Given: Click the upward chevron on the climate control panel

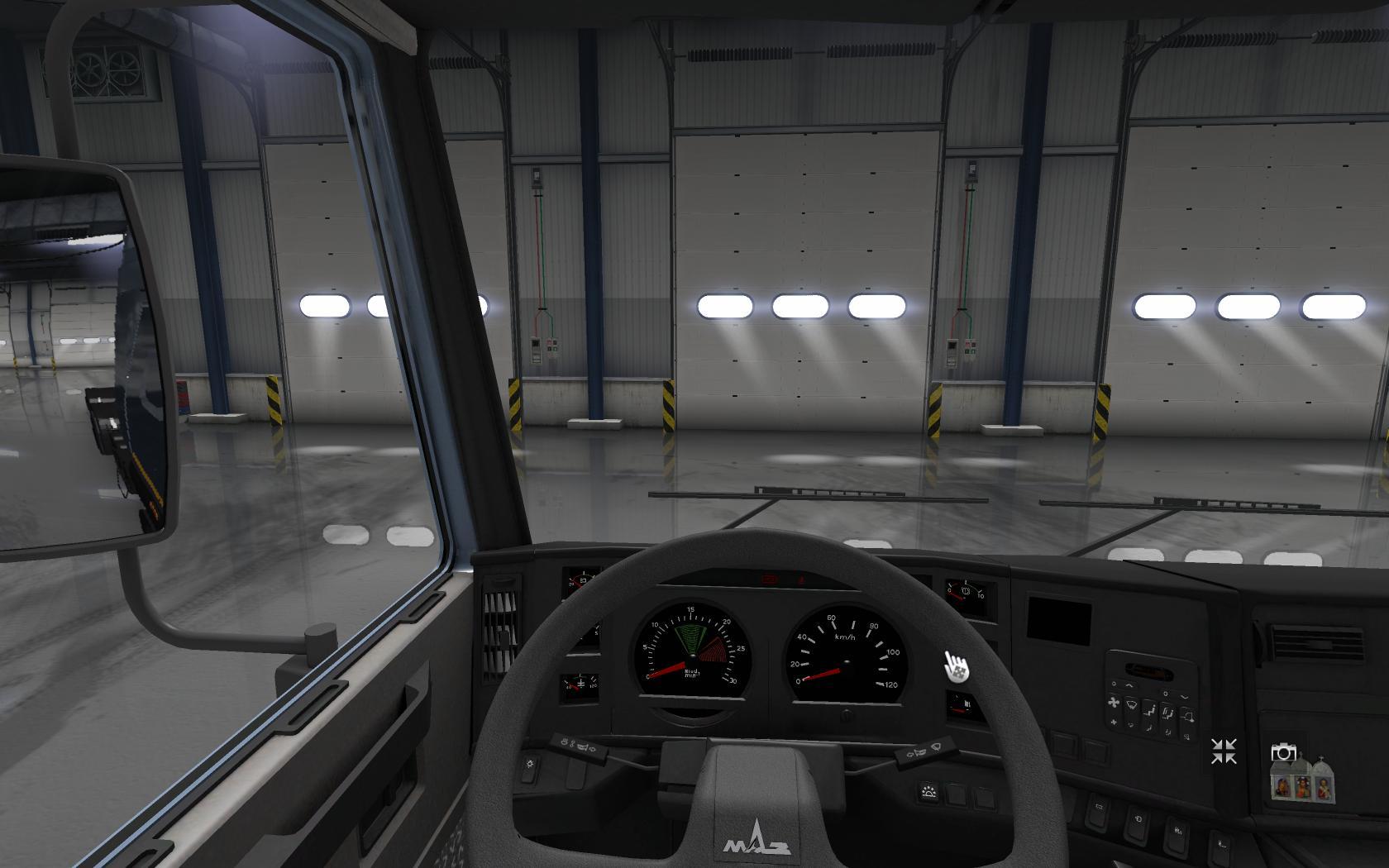Looking at the screenshot, I should click(x=1129, y=685).
